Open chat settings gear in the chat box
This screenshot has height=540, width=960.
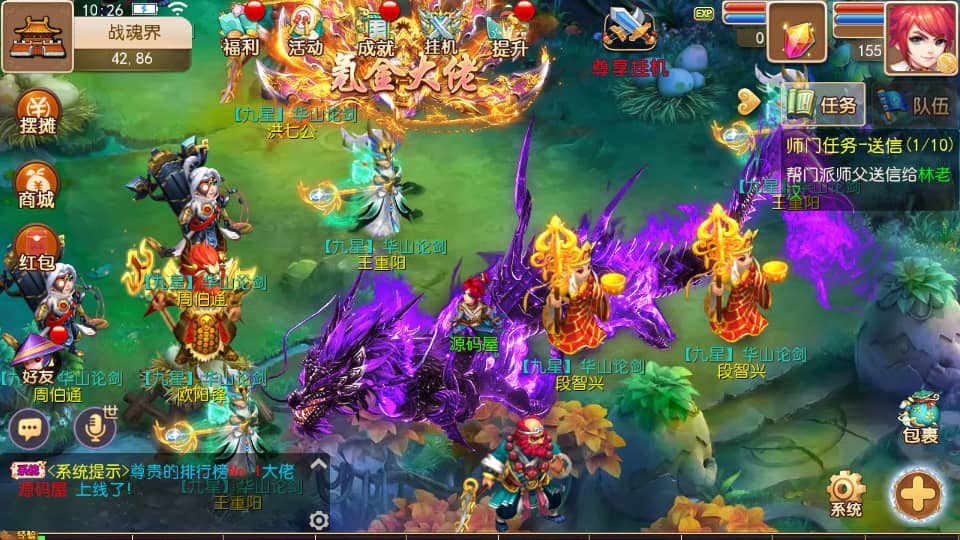pos(319,519)
